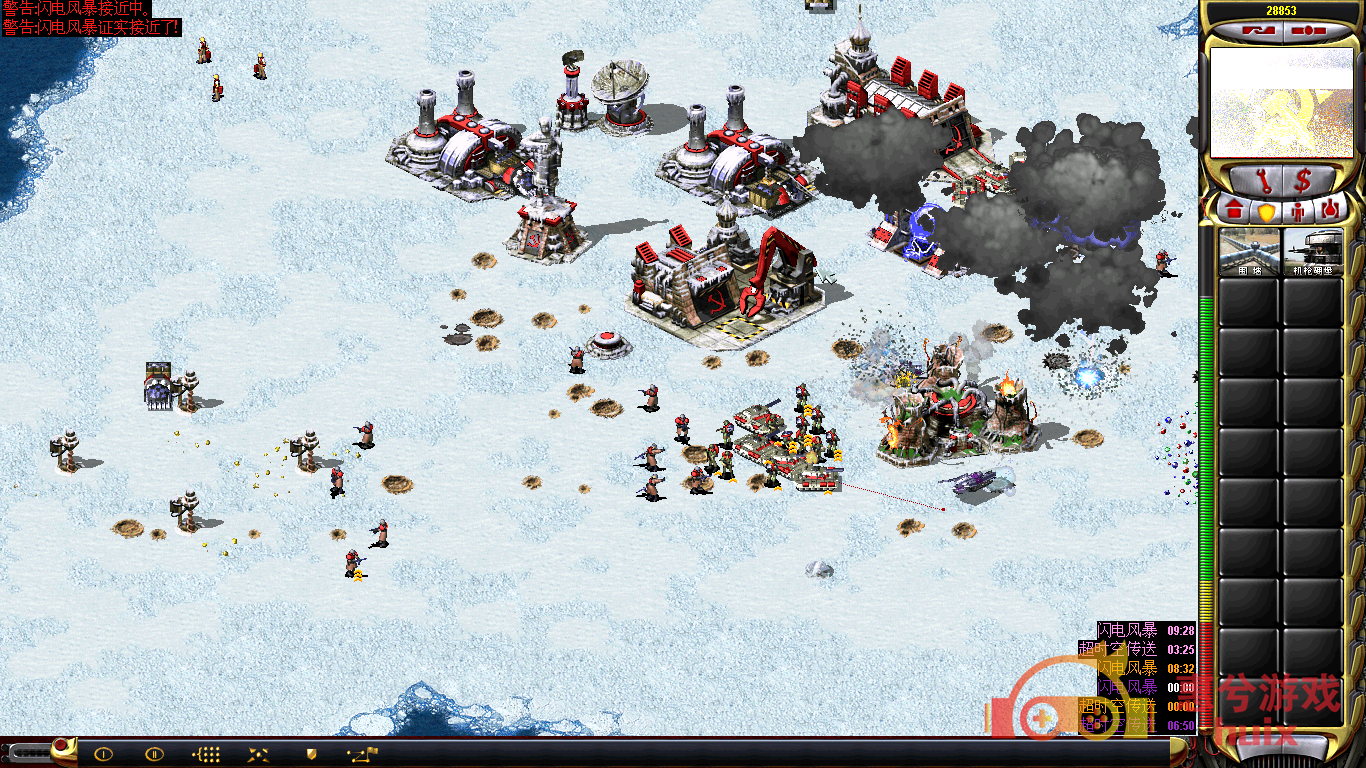Open the options menu button
The image size is (1366, 768).
(x=1307, y=30)
